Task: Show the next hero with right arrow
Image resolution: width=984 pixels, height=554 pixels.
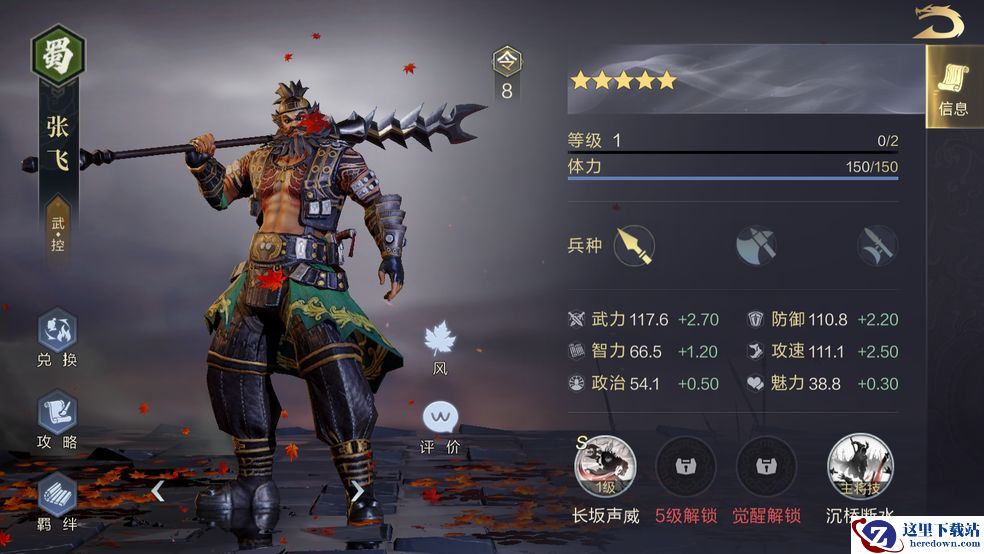Action: click(357, 491)
